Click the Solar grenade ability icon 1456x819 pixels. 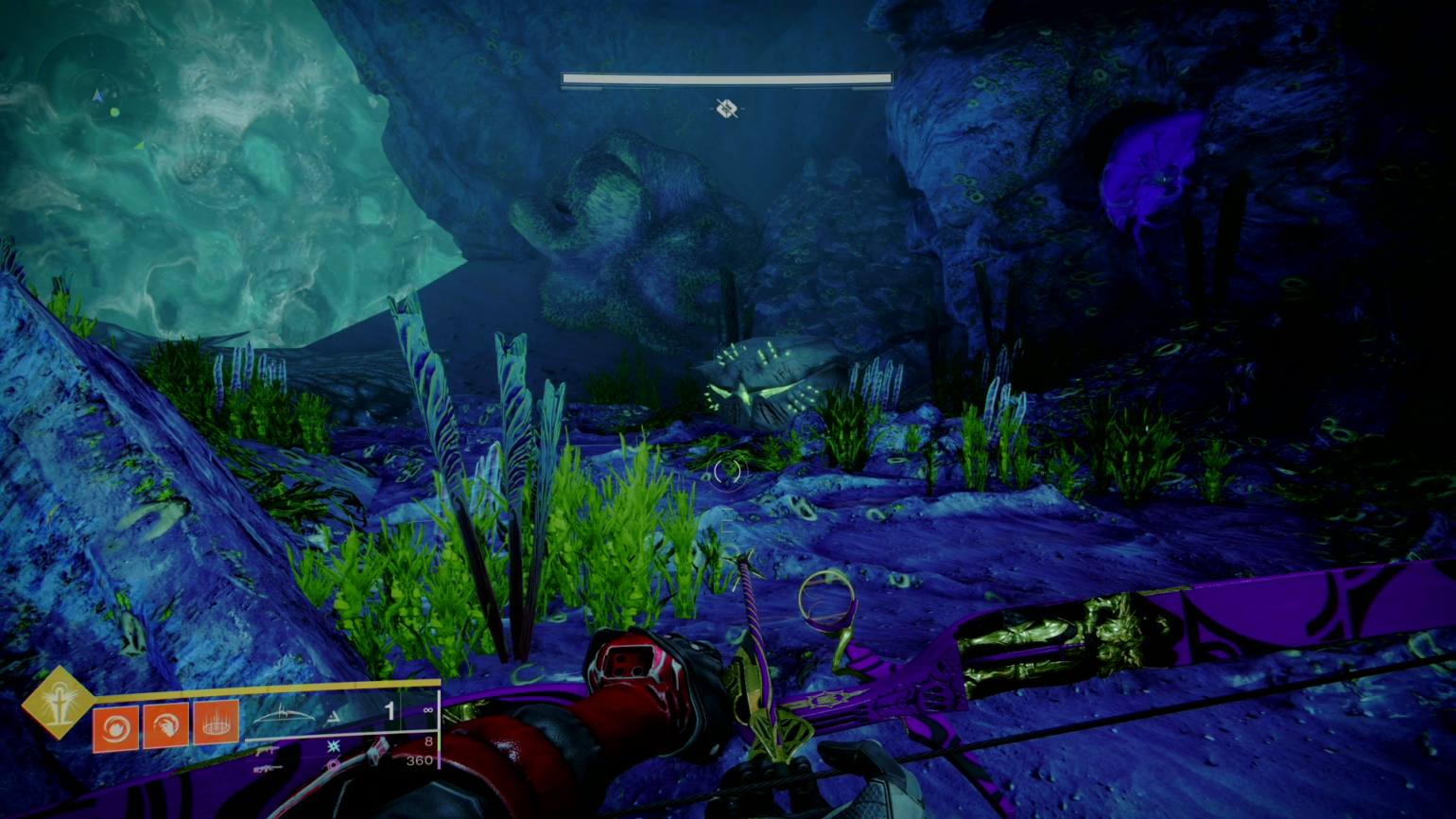click(x=116, y=729)
